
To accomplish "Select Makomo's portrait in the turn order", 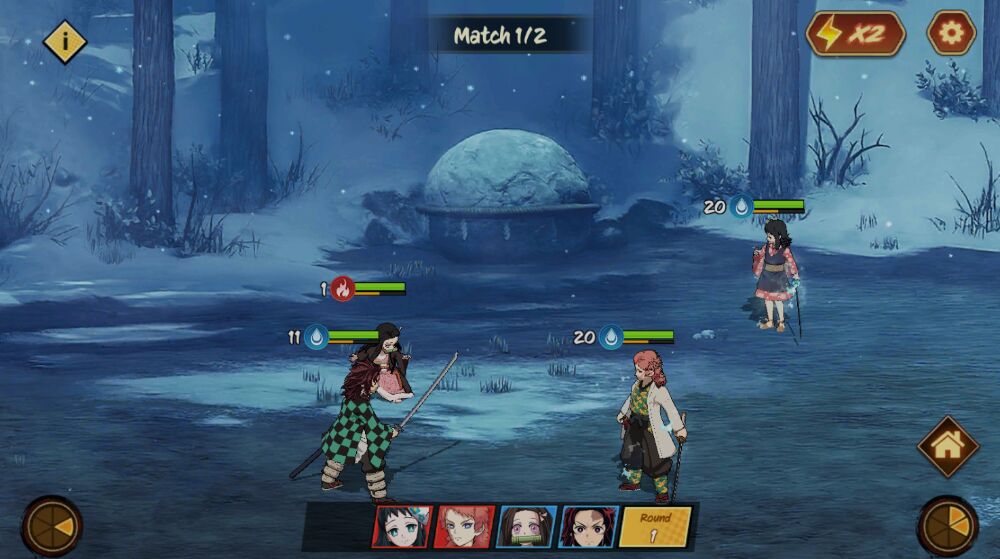I will (x=402, y=526).
